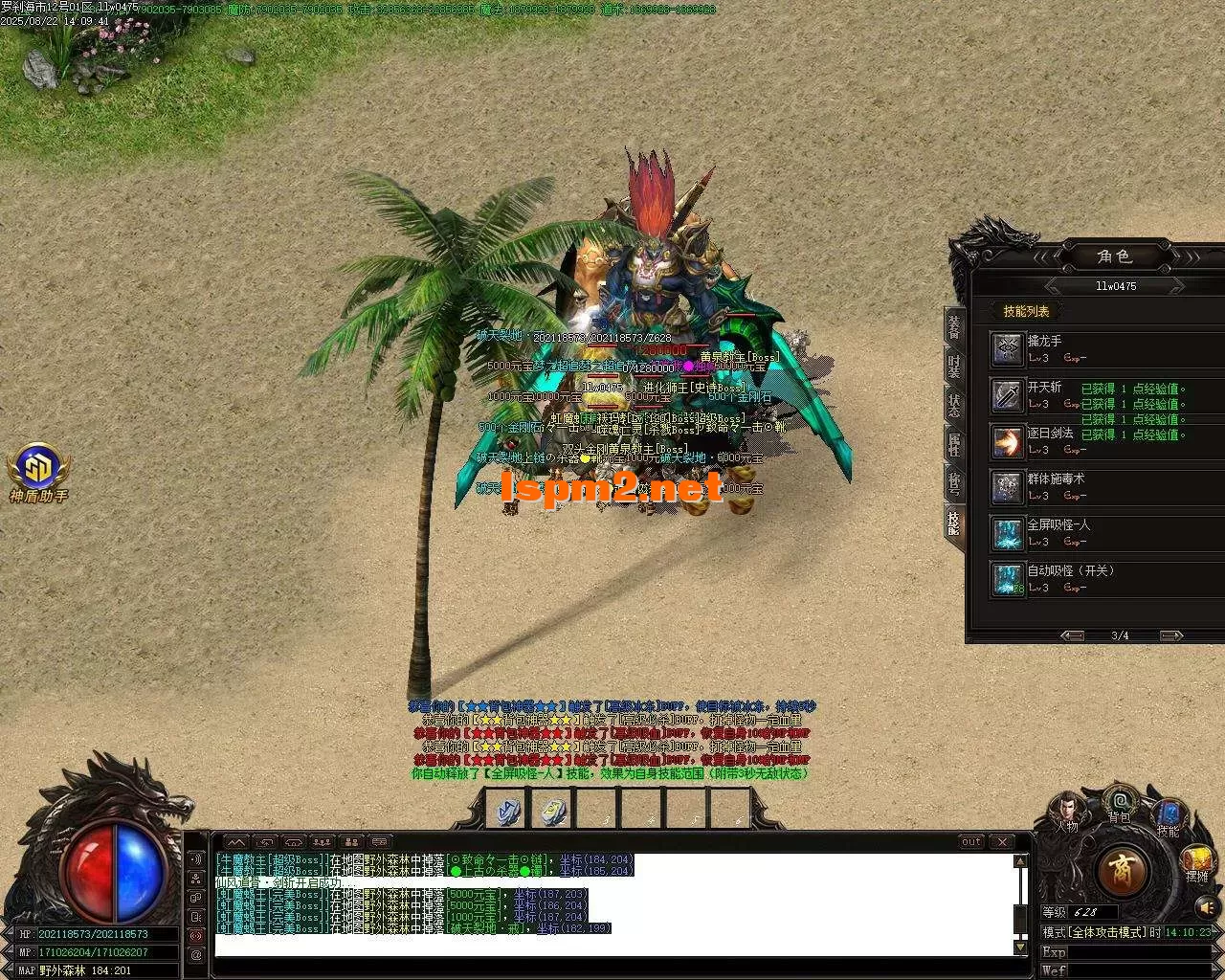The height and width of the screenshot is (980, 1225).
Task: Open the 状态 status tab
Action: 954,406
